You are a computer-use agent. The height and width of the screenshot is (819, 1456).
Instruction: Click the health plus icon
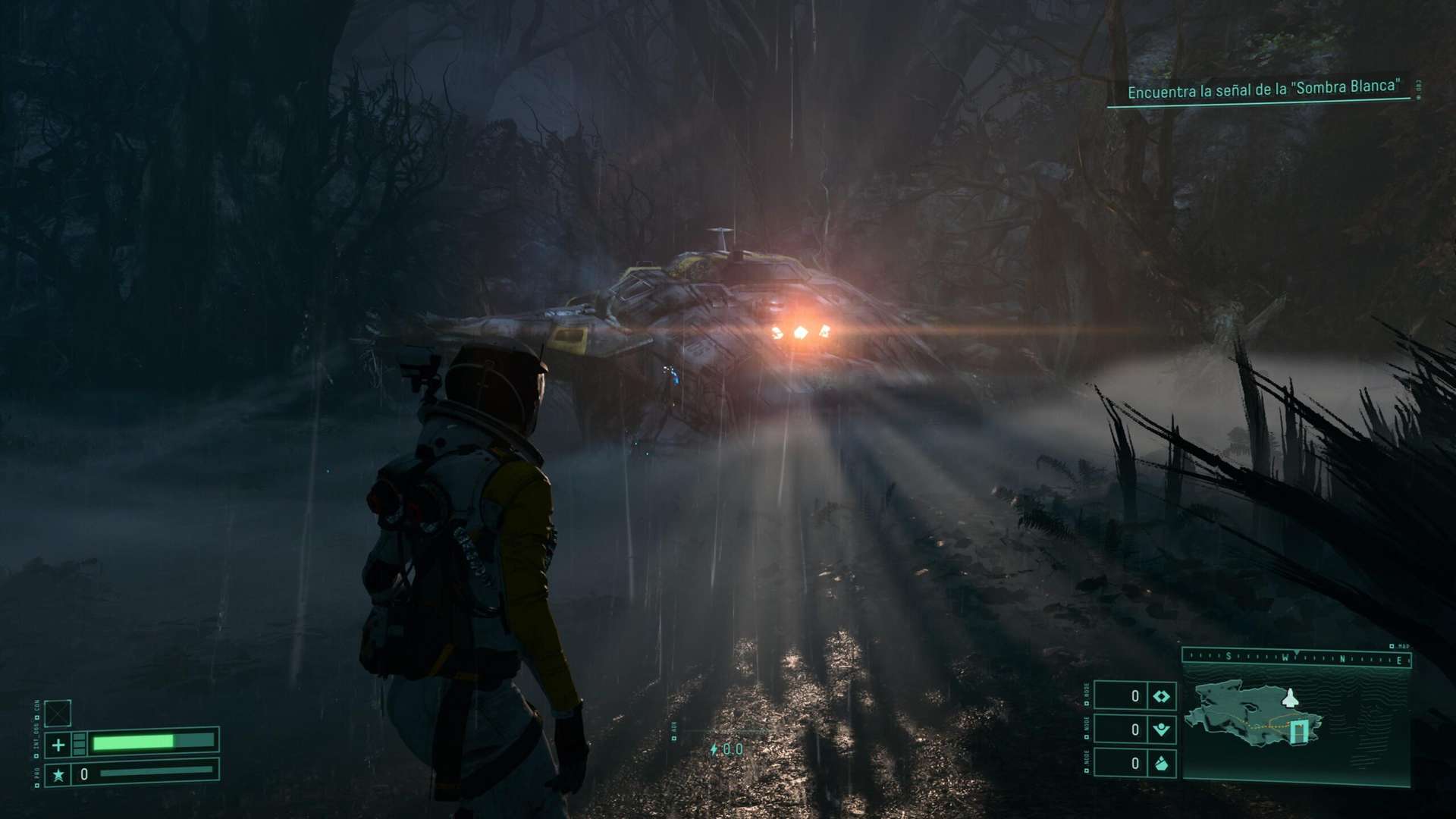coord(58,745)
